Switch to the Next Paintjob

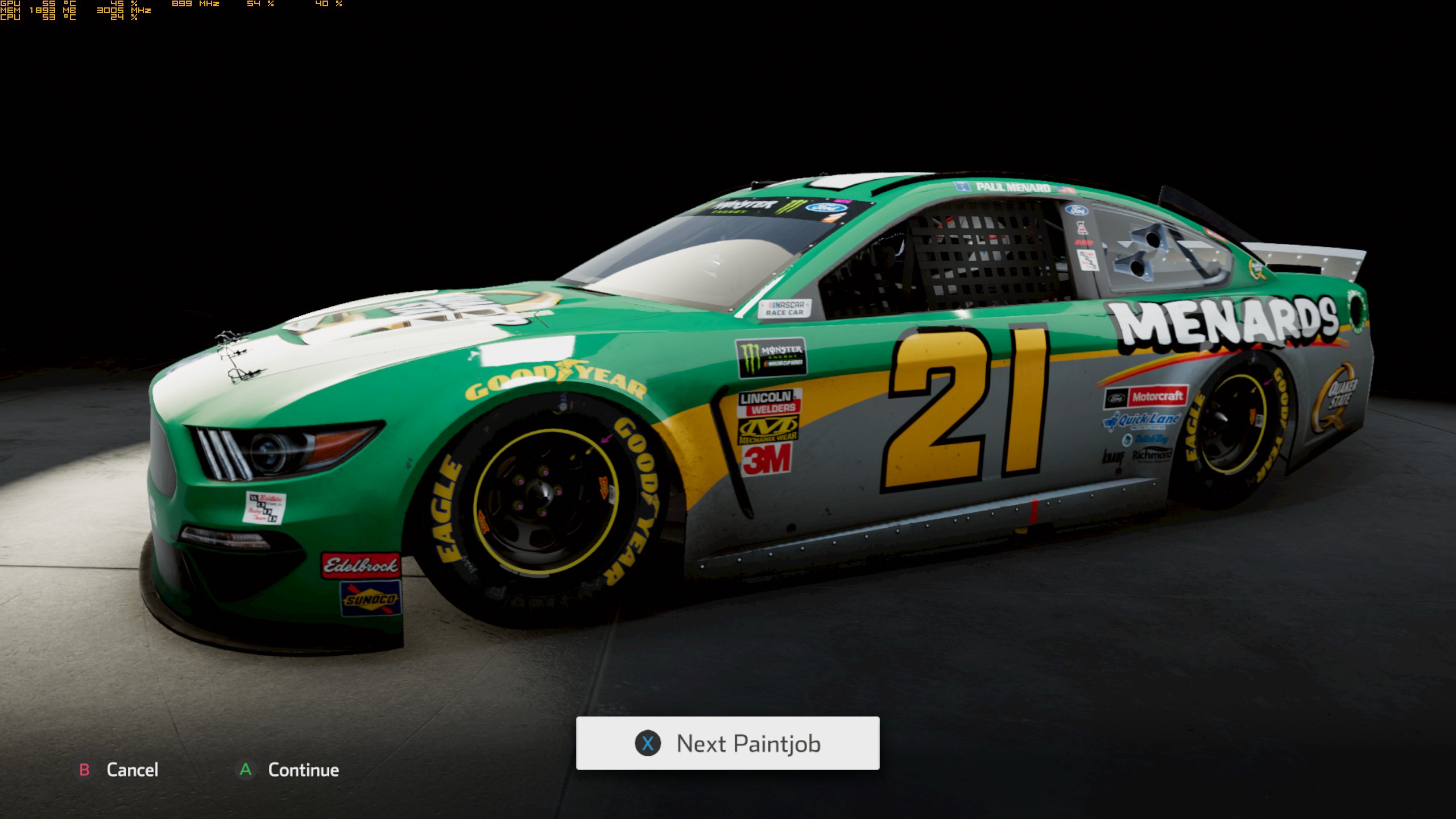[727, 743]
